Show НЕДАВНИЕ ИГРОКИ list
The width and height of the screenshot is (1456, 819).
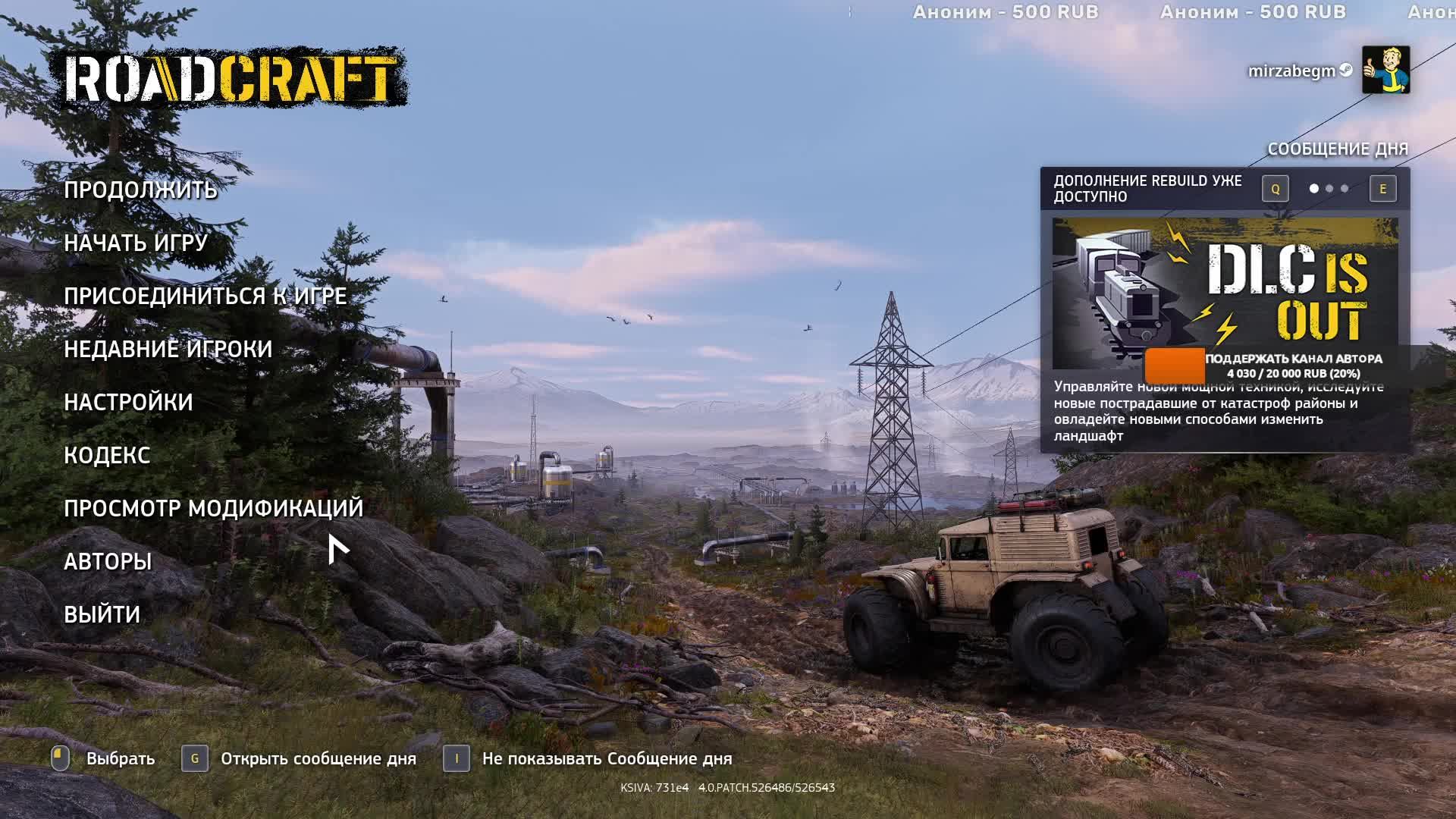[168, 349]
